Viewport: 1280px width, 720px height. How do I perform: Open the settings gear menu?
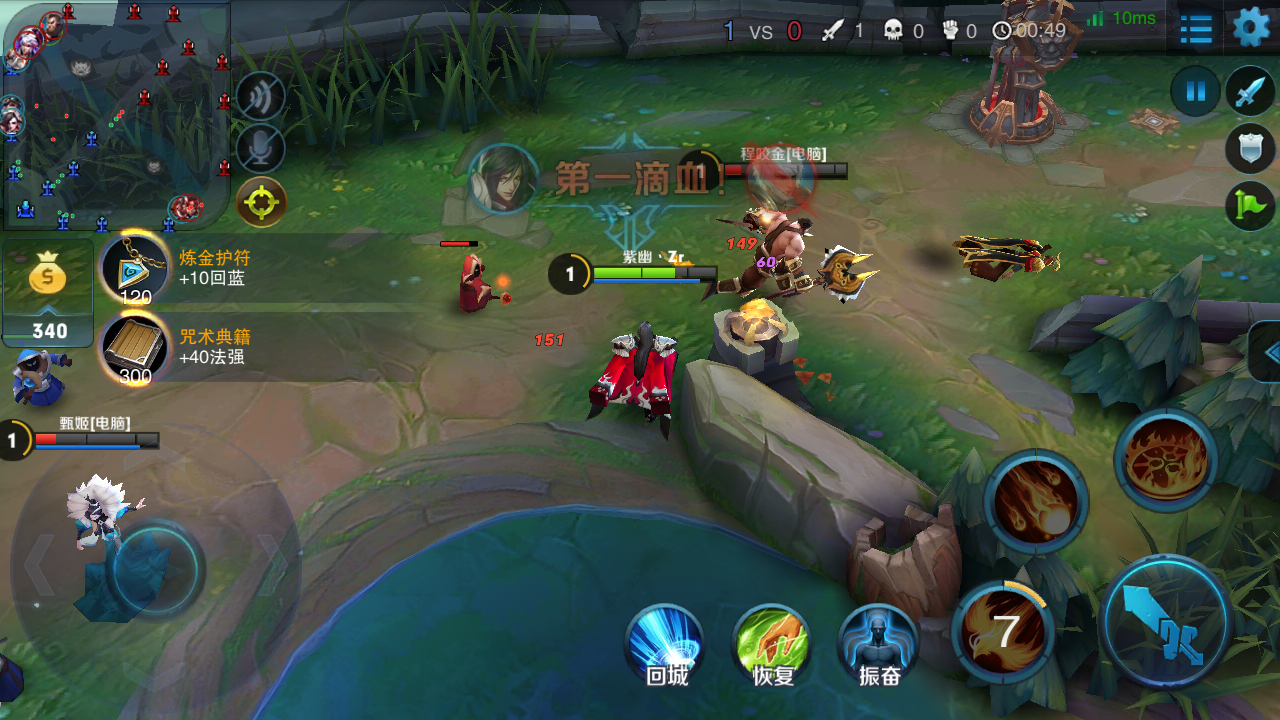click(x=1250, y=28)
